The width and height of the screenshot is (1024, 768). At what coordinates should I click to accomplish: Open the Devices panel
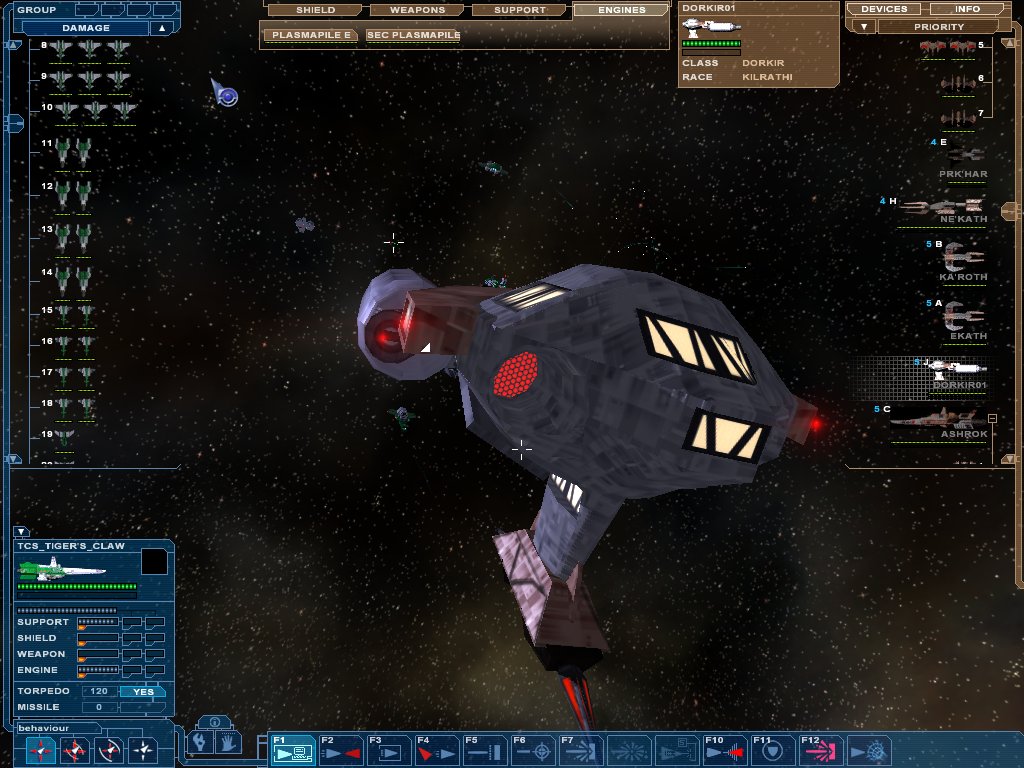coord(884,9)
